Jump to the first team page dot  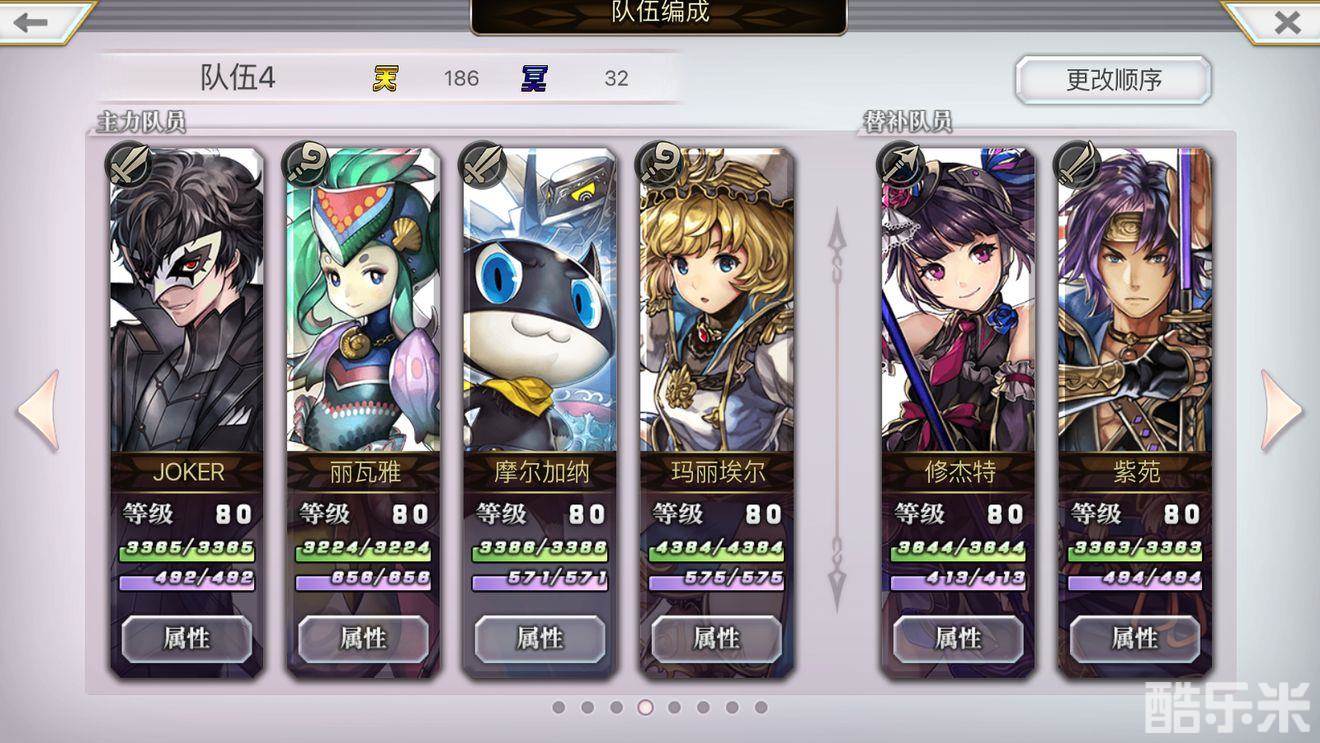click(x=559, y=707)
